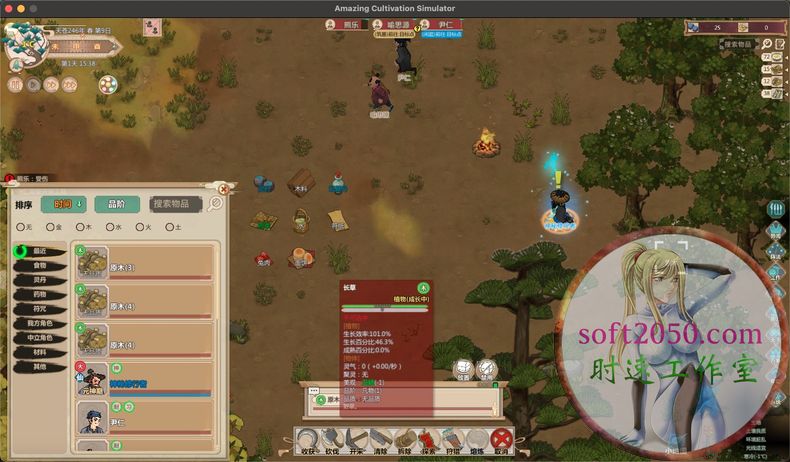Viewport: 790px width, 462px height.
Task: Sort the item list by 品阶
Action: pos(116,204)
